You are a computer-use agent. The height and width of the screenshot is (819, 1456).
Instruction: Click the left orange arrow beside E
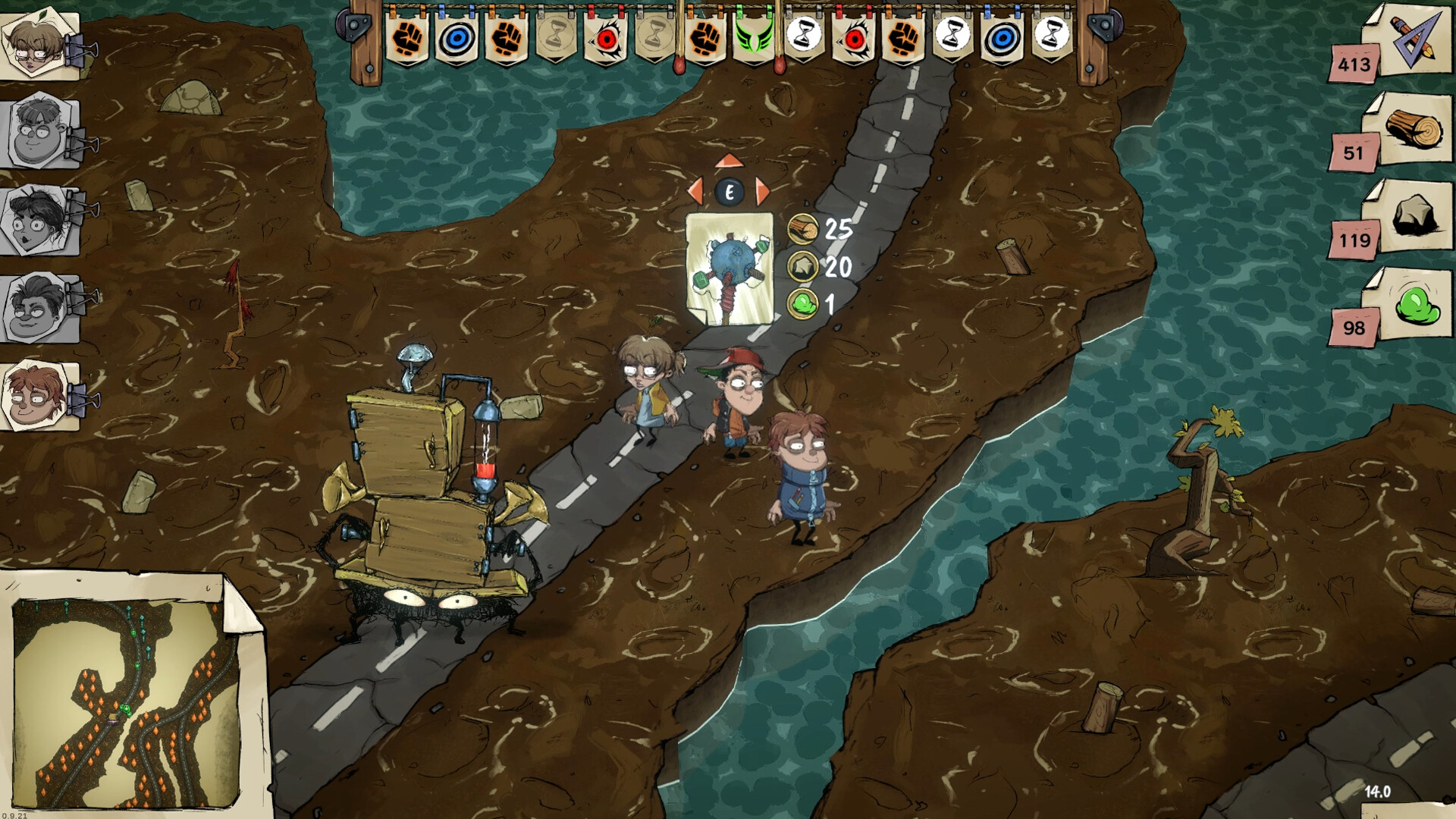pos(695,192)
